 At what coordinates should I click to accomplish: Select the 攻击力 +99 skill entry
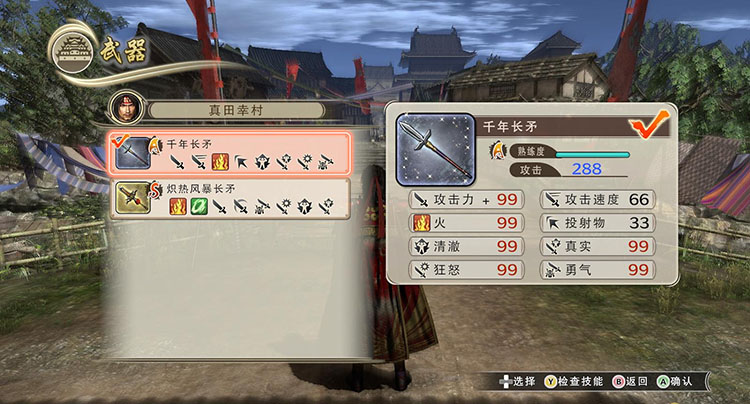[x=465, y=200]
